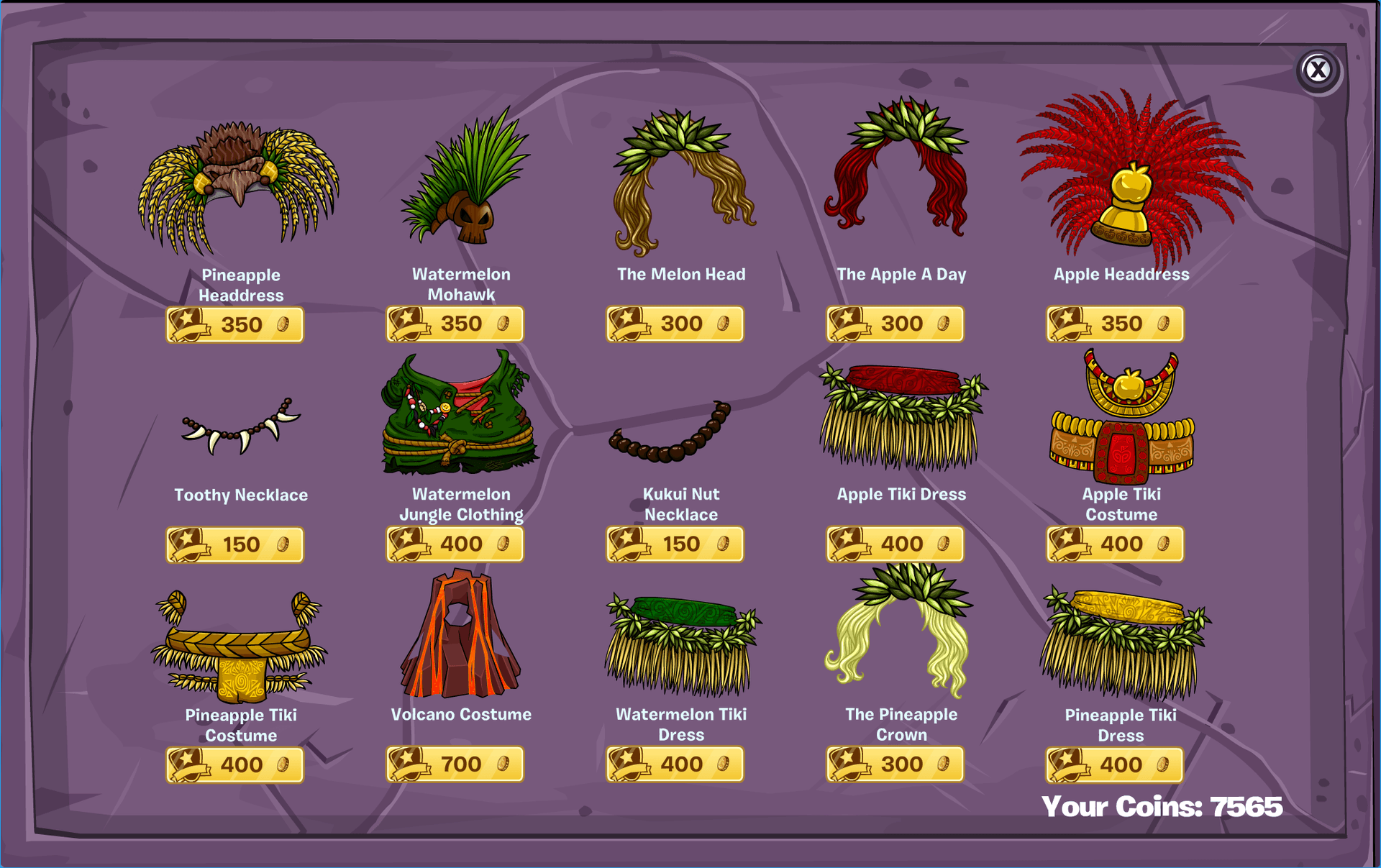
Task: Buy the Watermelon Tiki Dress
Action: point(675,764)
